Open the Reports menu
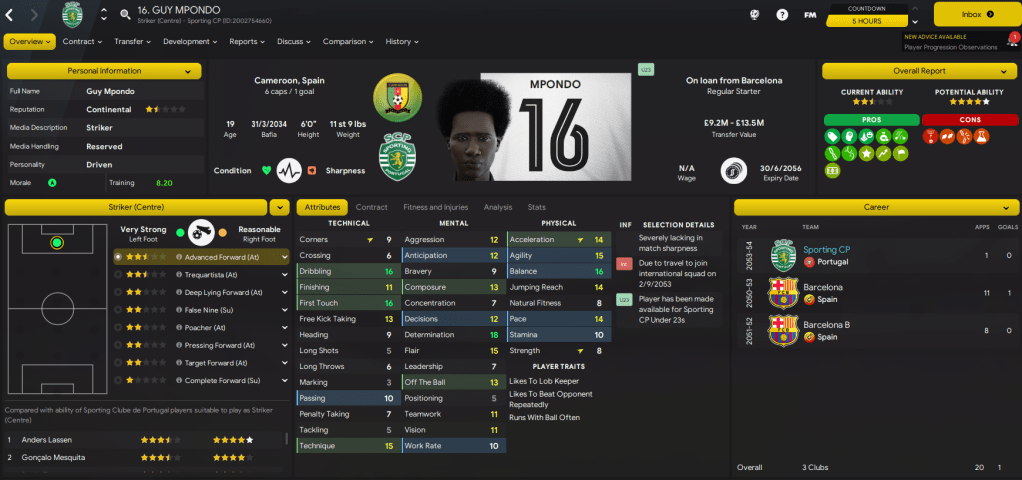This screenshot has height=480, width=1022. [247, 42]
